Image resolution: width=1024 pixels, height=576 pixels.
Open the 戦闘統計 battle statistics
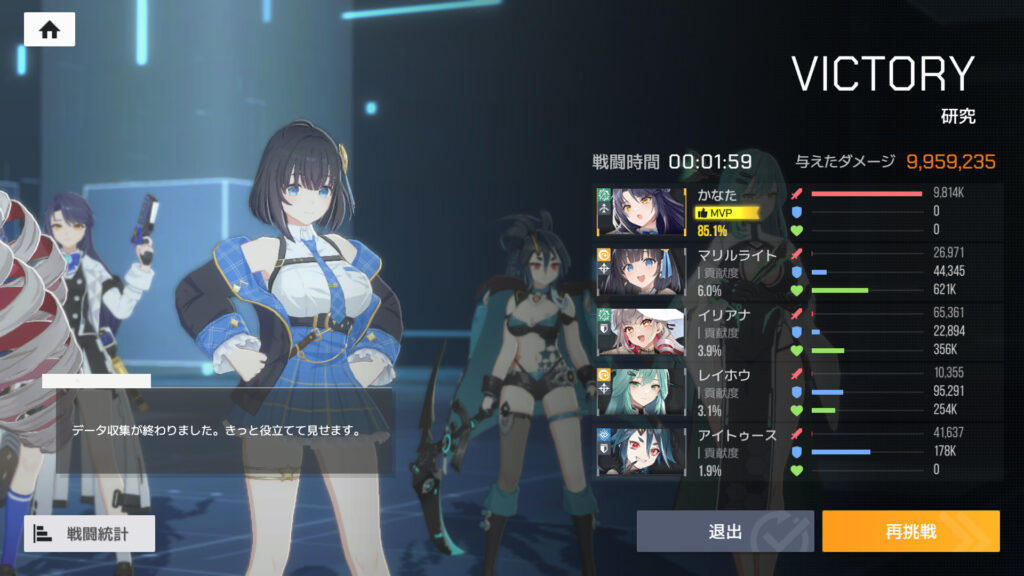(90, 533)
